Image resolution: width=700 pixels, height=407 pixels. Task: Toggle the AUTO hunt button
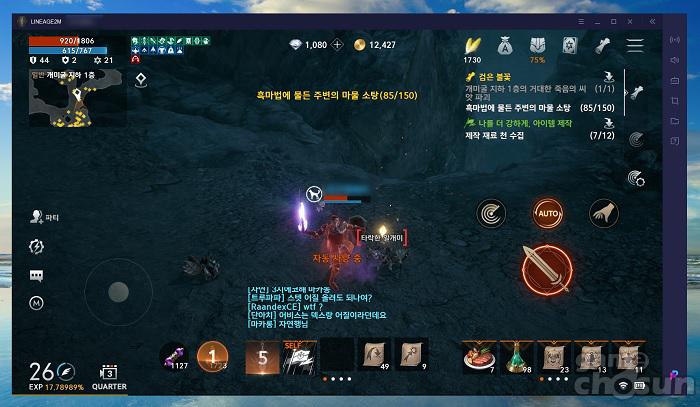pos(547,212)
